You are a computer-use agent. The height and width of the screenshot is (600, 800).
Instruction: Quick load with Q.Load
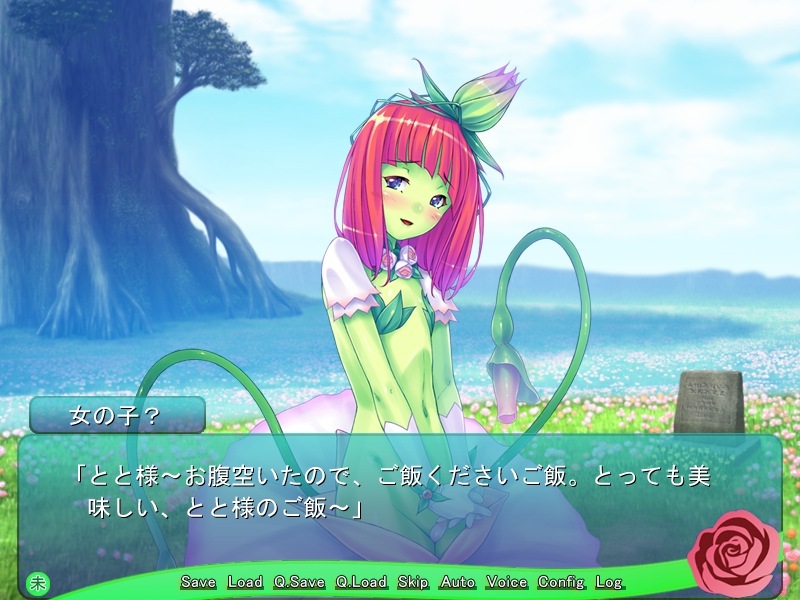(x=361, y=582)
